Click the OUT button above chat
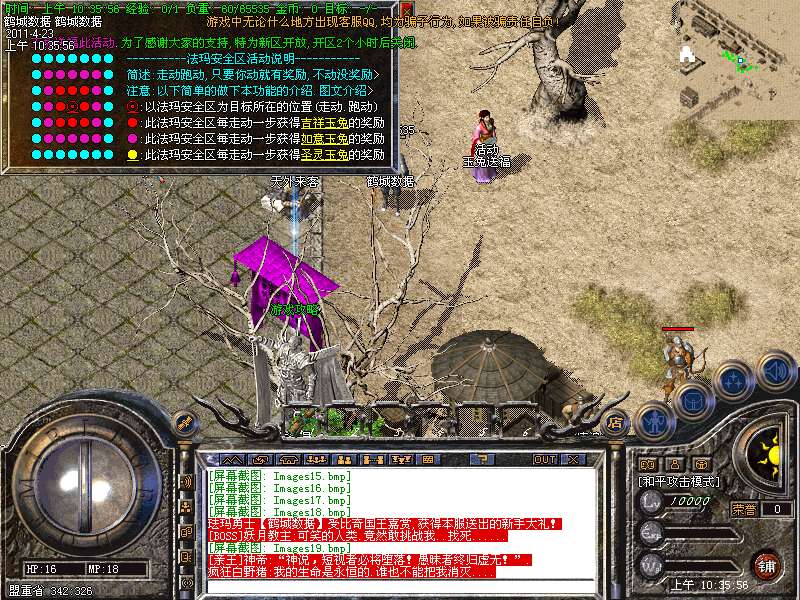 pyautogui.click(x=544, y=459)
